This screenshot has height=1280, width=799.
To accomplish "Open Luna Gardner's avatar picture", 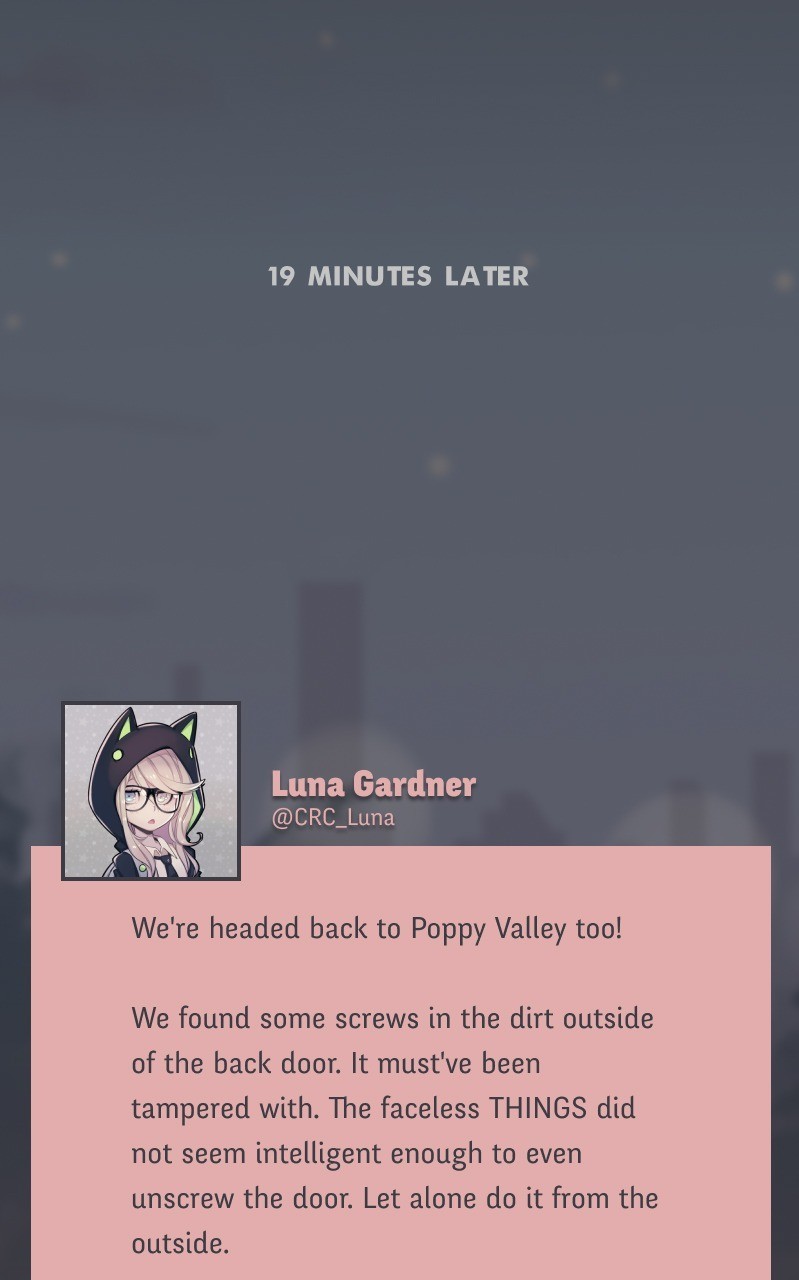I will (x=151, y=791).
